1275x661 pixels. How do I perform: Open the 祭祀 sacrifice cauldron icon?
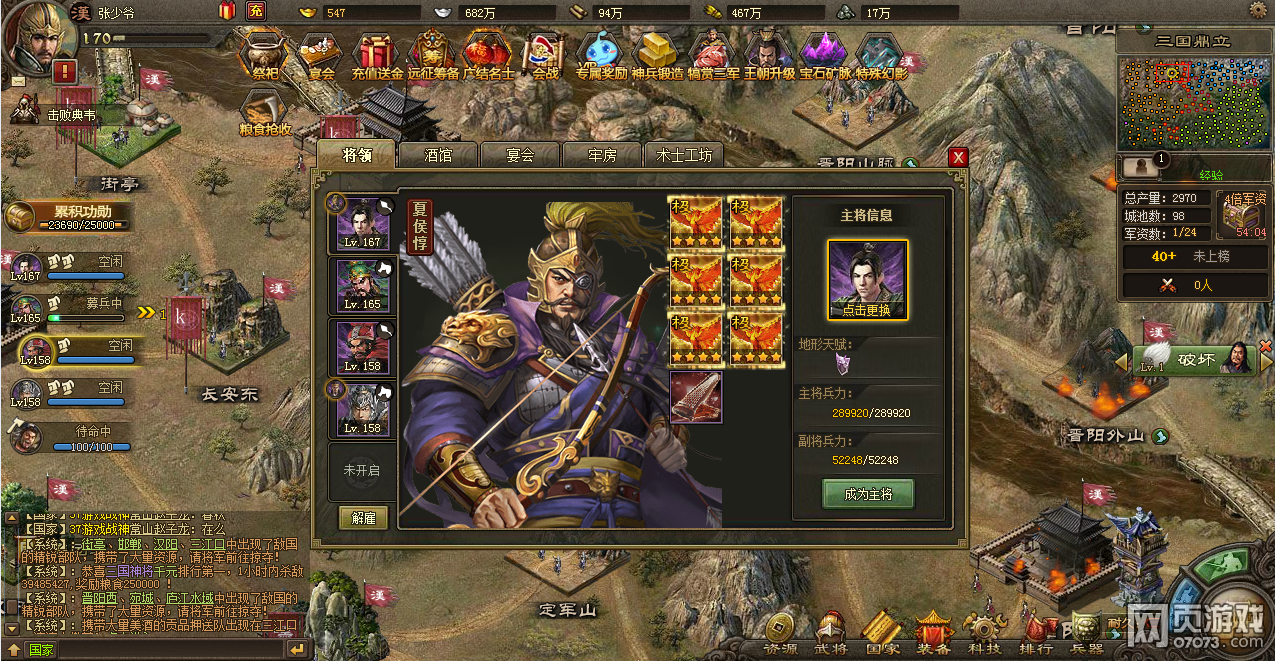pos(265,54)
